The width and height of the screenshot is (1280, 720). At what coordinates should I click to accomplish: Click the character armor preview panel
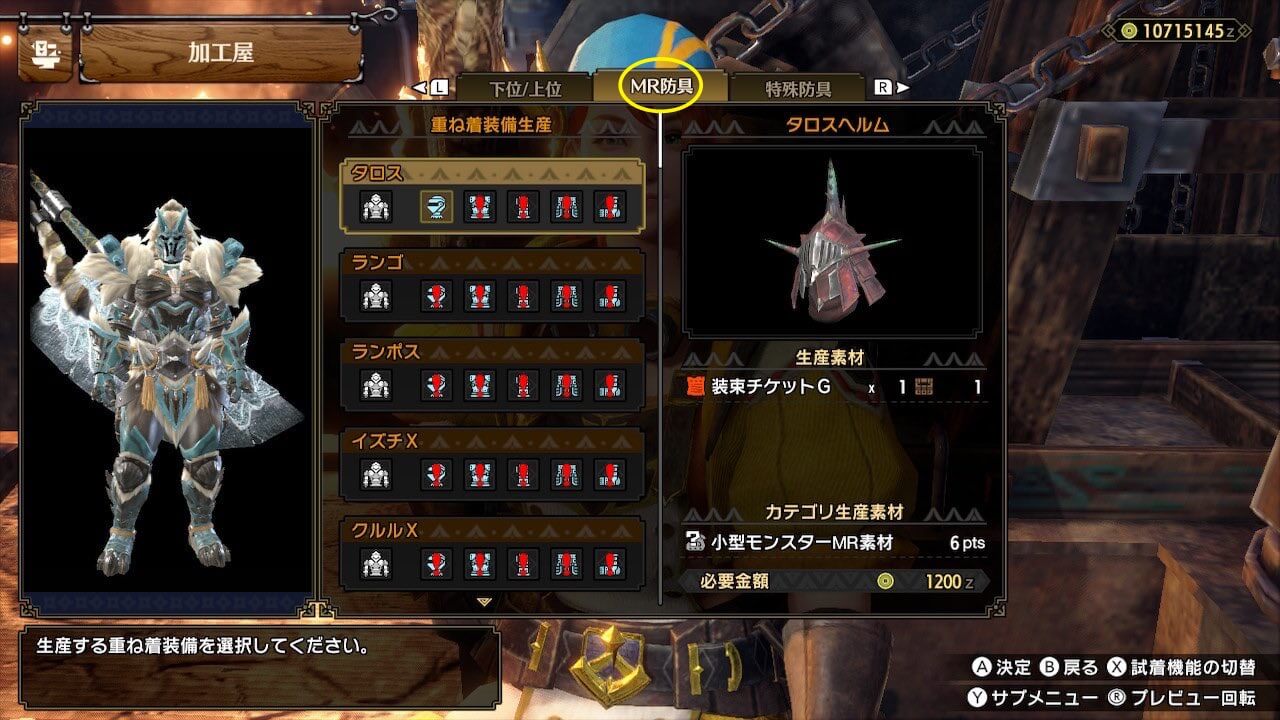168,358
